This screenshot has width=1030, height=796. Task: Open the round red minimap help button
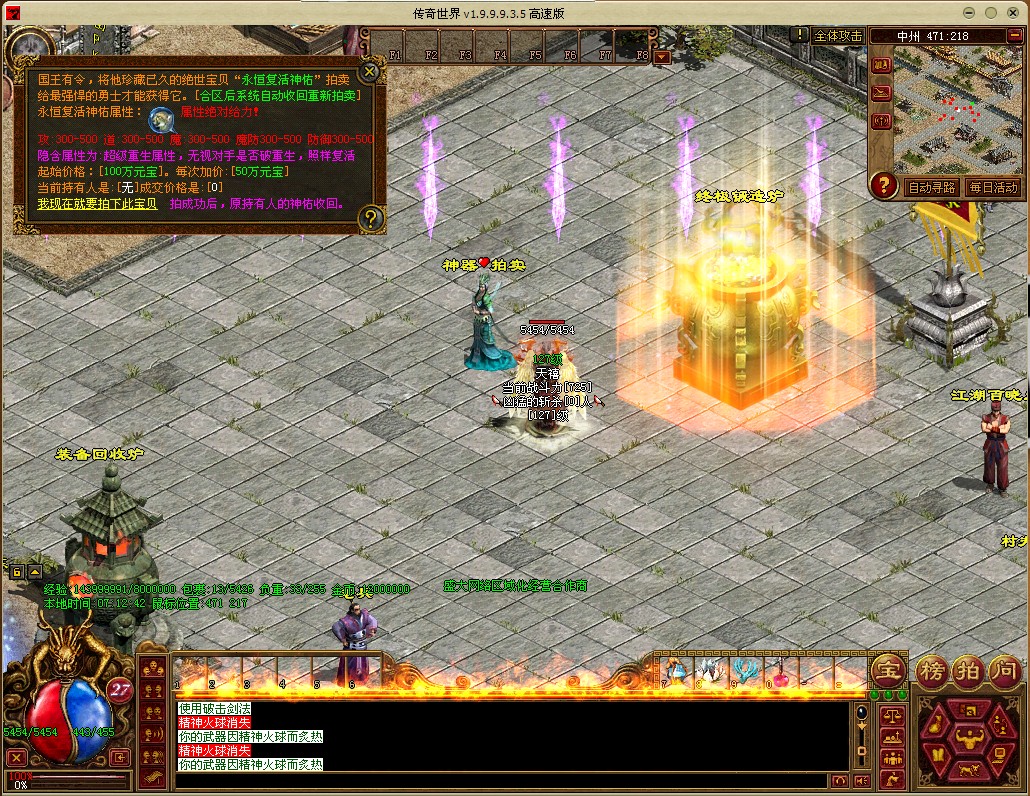[883, 185]
